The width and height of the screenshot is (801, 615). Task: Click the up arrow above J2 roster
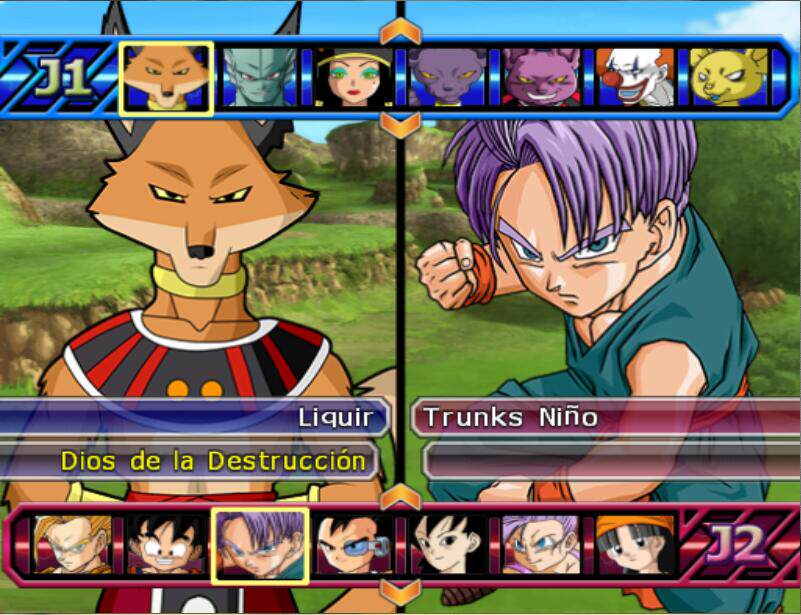click(x=401, y=496)
